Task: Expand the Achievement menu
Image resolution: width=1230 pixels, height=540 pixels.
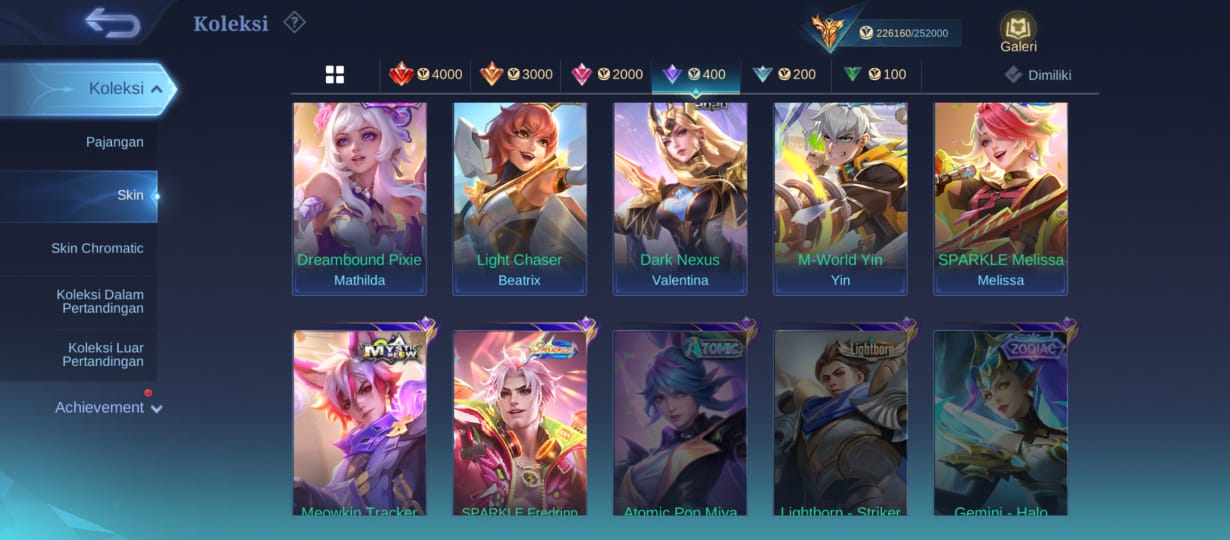Action: 108,407
